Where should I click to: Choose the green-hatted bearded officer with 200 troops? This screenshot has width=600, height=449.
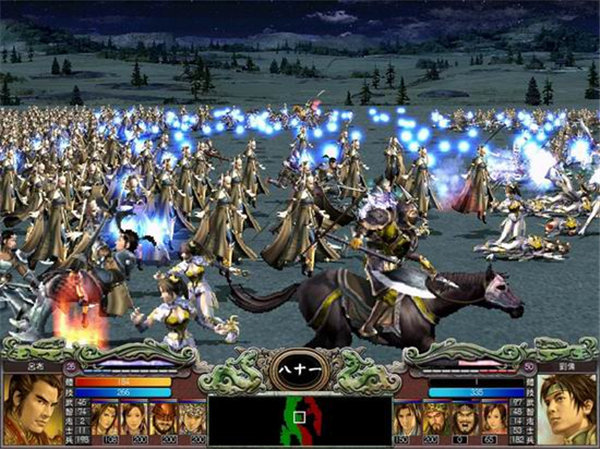coord(433,417)
